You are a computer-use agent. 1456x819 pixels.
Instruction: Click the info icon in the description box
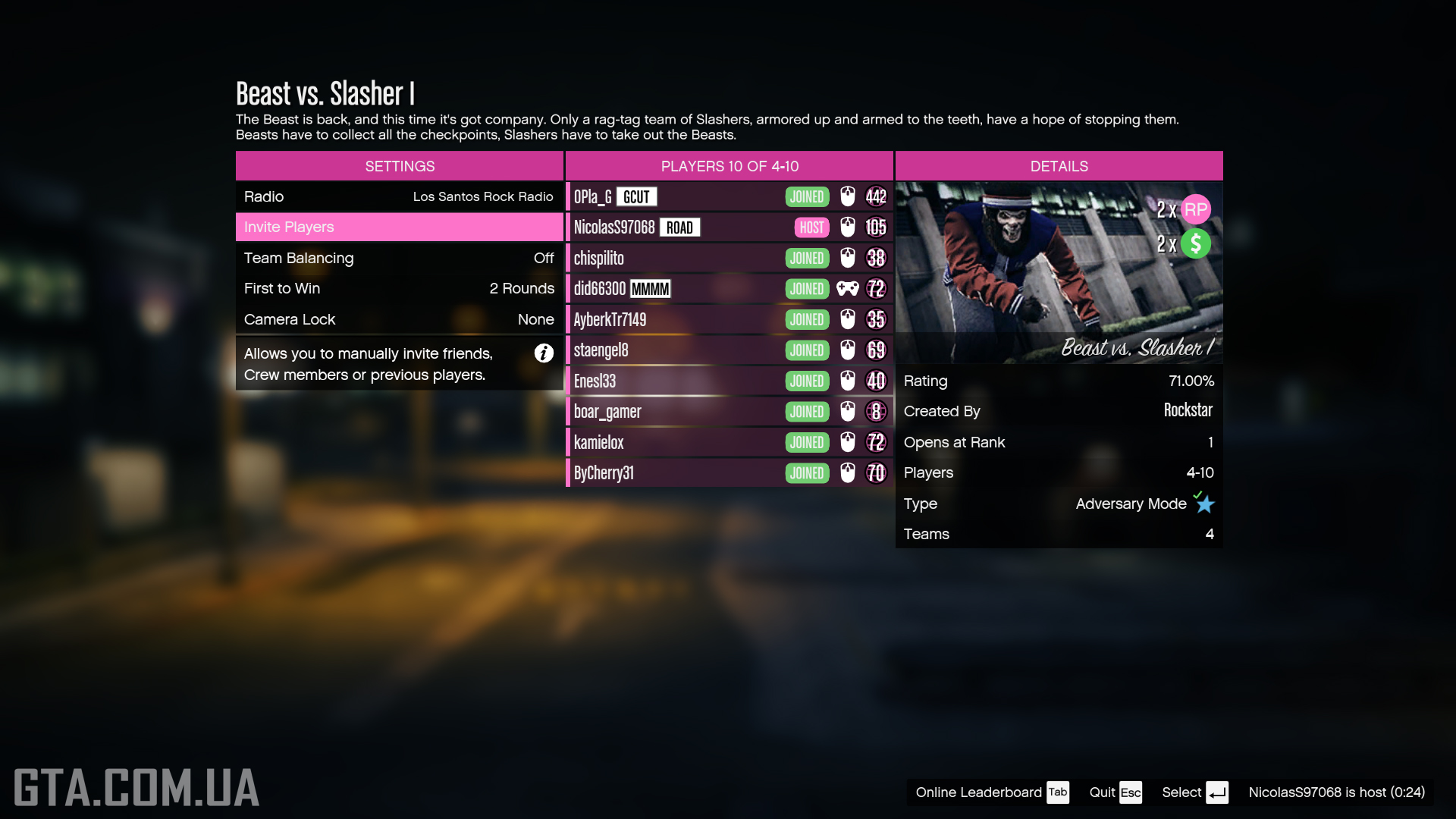[544, 353]
